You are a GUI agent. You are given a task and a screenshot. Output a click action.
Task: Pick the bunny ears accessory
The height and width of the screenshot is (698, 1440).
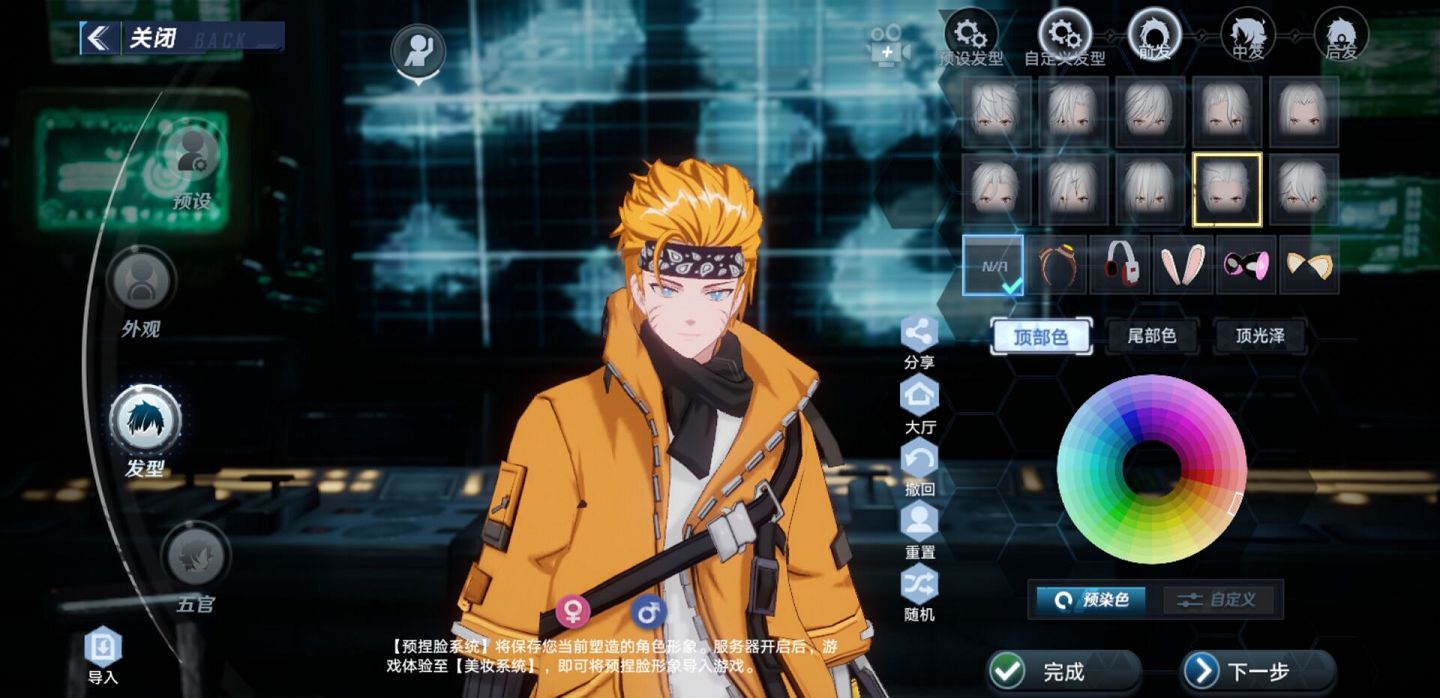pyautogui.click(x=1182, y=266)
